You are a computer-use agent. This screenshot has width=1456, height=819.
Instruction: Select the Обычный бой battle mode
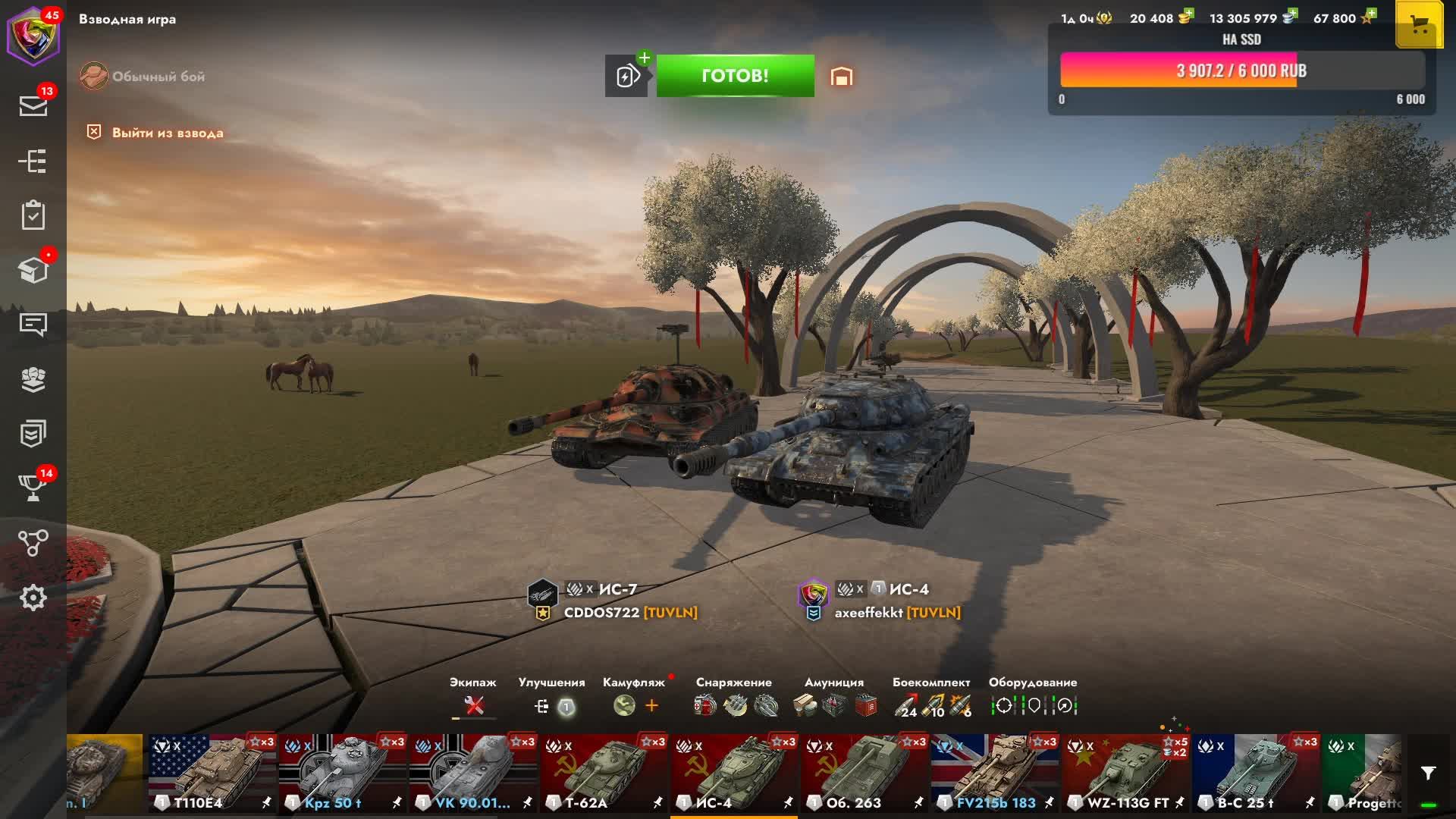158,77
